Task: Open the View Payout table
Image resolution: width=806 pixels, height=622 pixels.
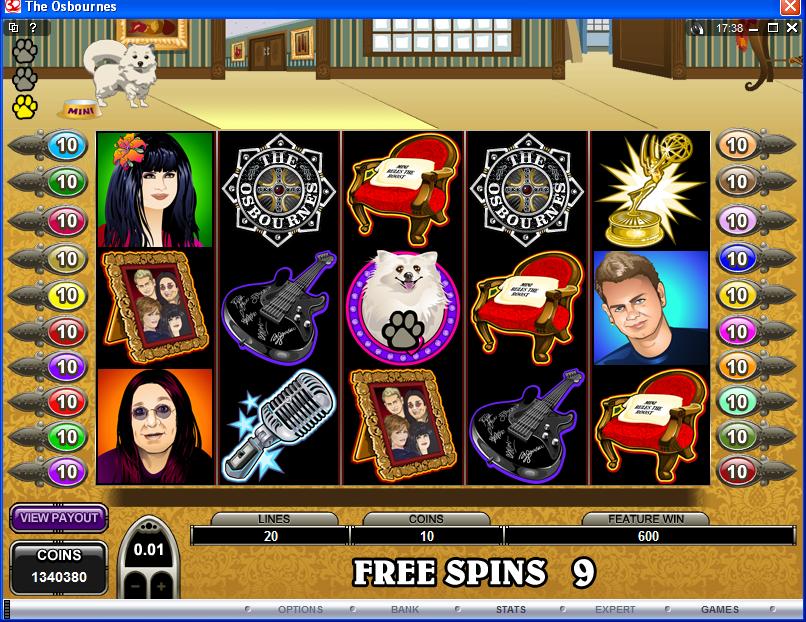Action: click(59, 518)
